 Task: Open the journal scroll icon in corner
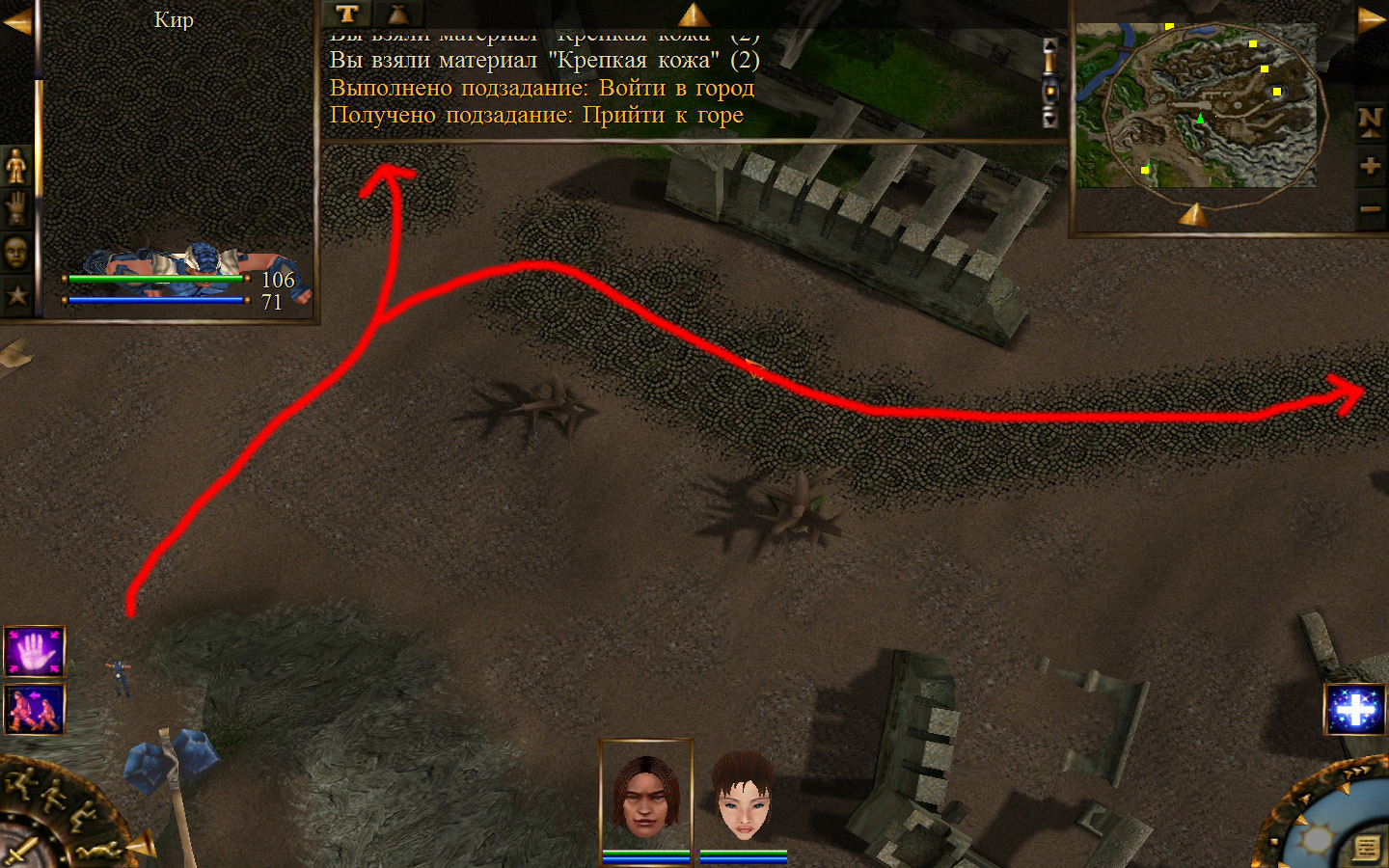click(1366, 848)
